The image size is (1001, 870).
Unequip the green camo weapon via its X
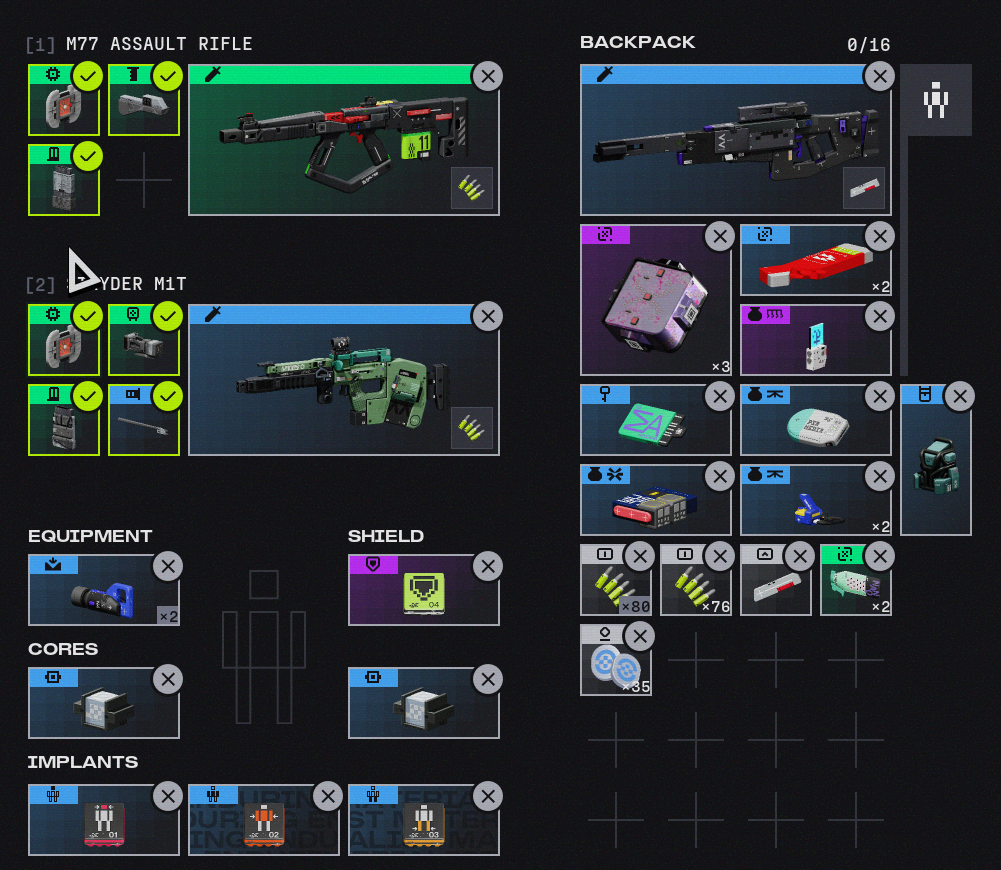(487, 317)
